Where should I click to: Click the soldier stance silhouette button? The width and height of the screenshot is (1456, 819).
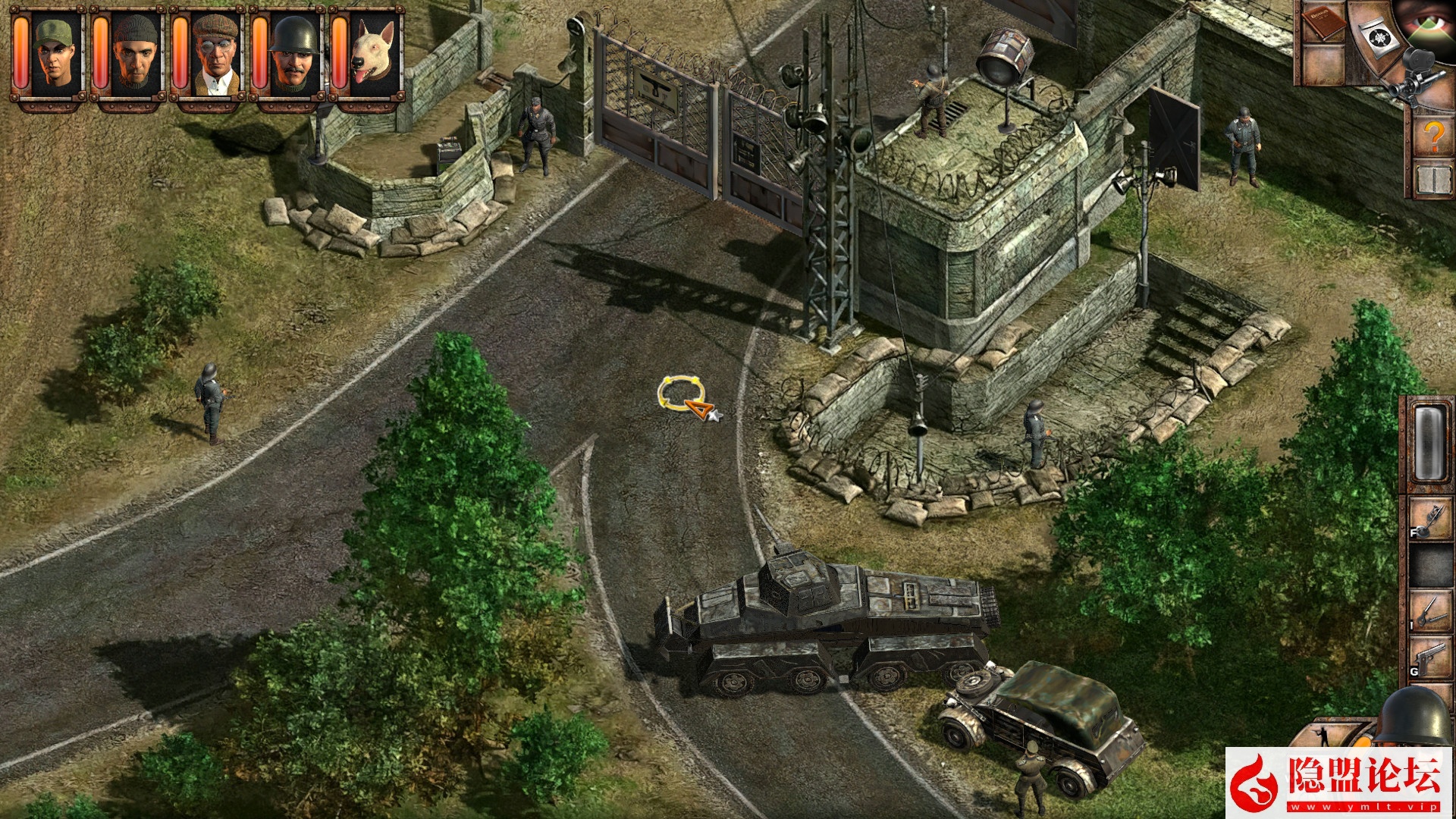[1323, 734]
